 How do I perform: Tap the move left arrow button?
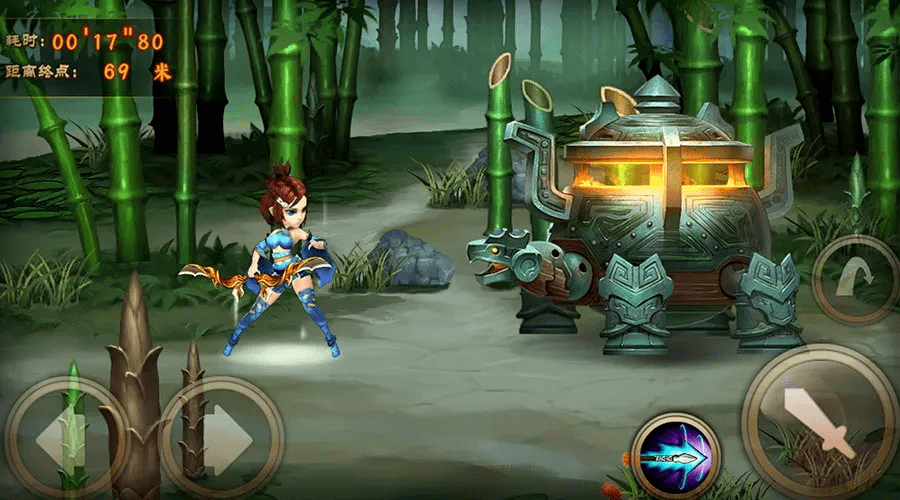pos(62,437)
